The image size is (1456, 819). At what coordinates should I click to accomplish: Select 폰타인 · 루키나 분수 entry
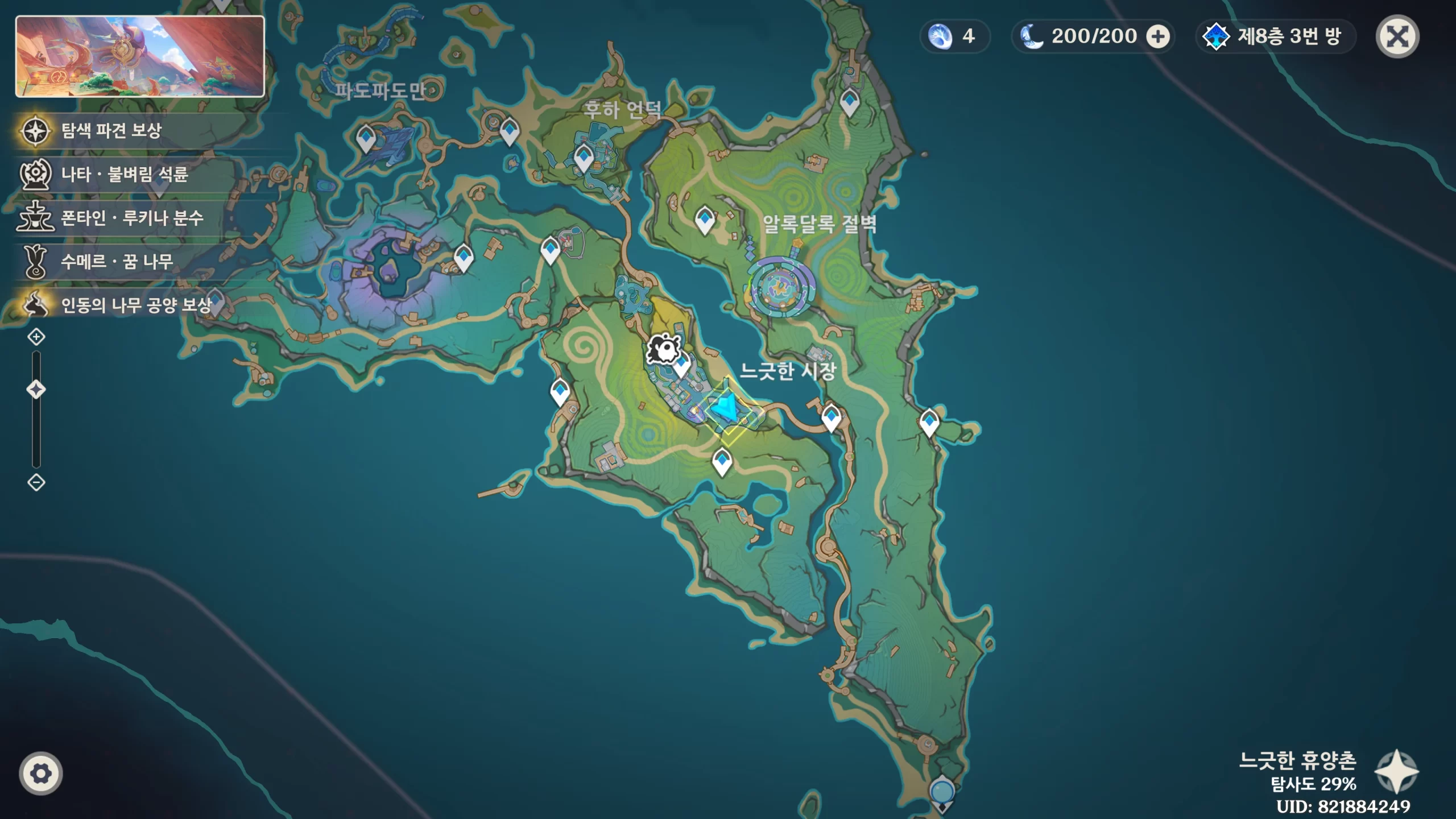coord(132,218)
